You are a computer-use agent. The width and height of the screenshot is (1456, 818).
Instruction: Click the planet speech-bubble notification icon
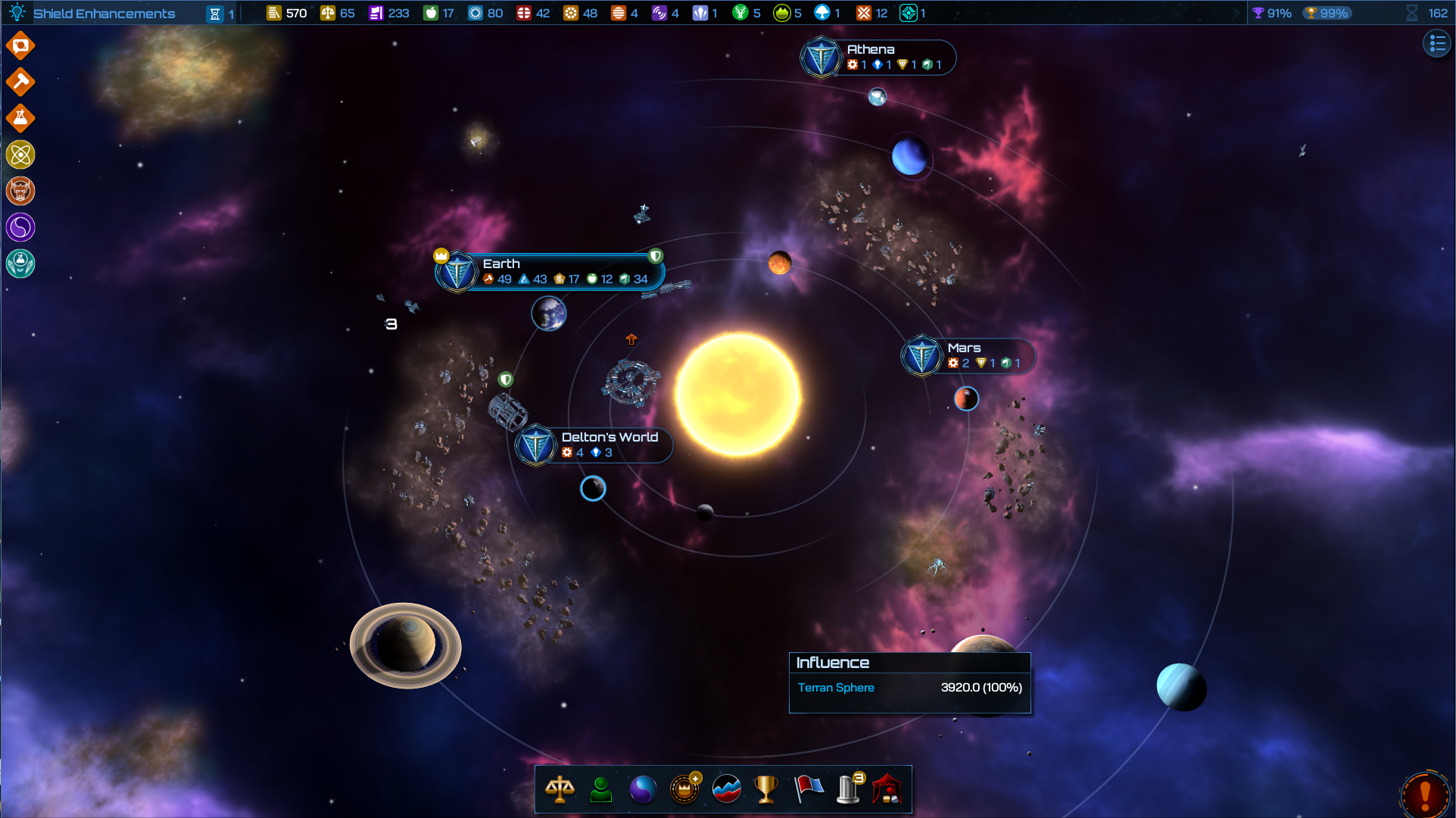coord(20,46)
